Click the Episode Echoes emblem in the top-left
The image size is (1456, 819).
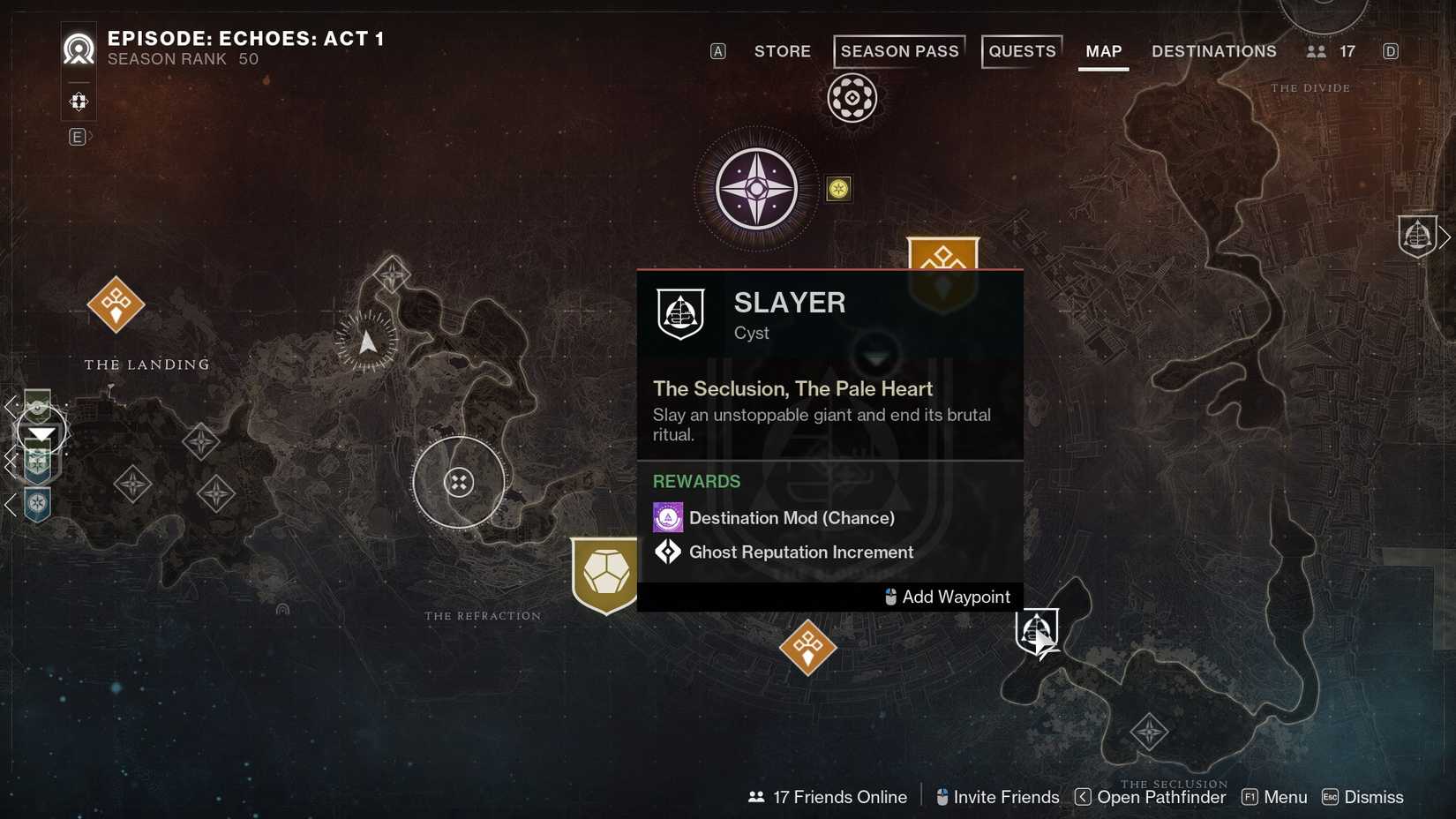point(79,49)
